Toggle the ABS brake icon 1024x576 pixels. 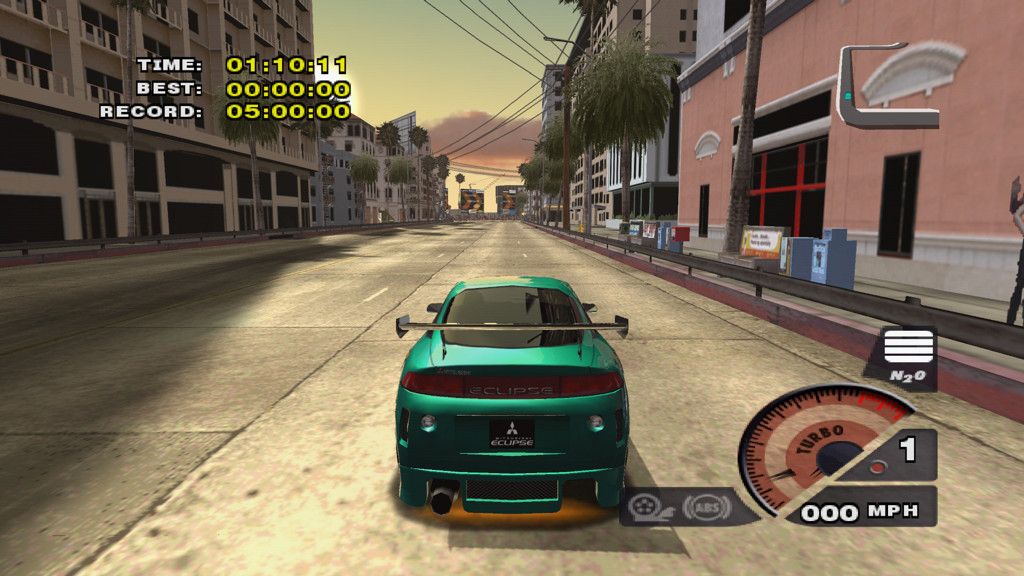point(705,507)
